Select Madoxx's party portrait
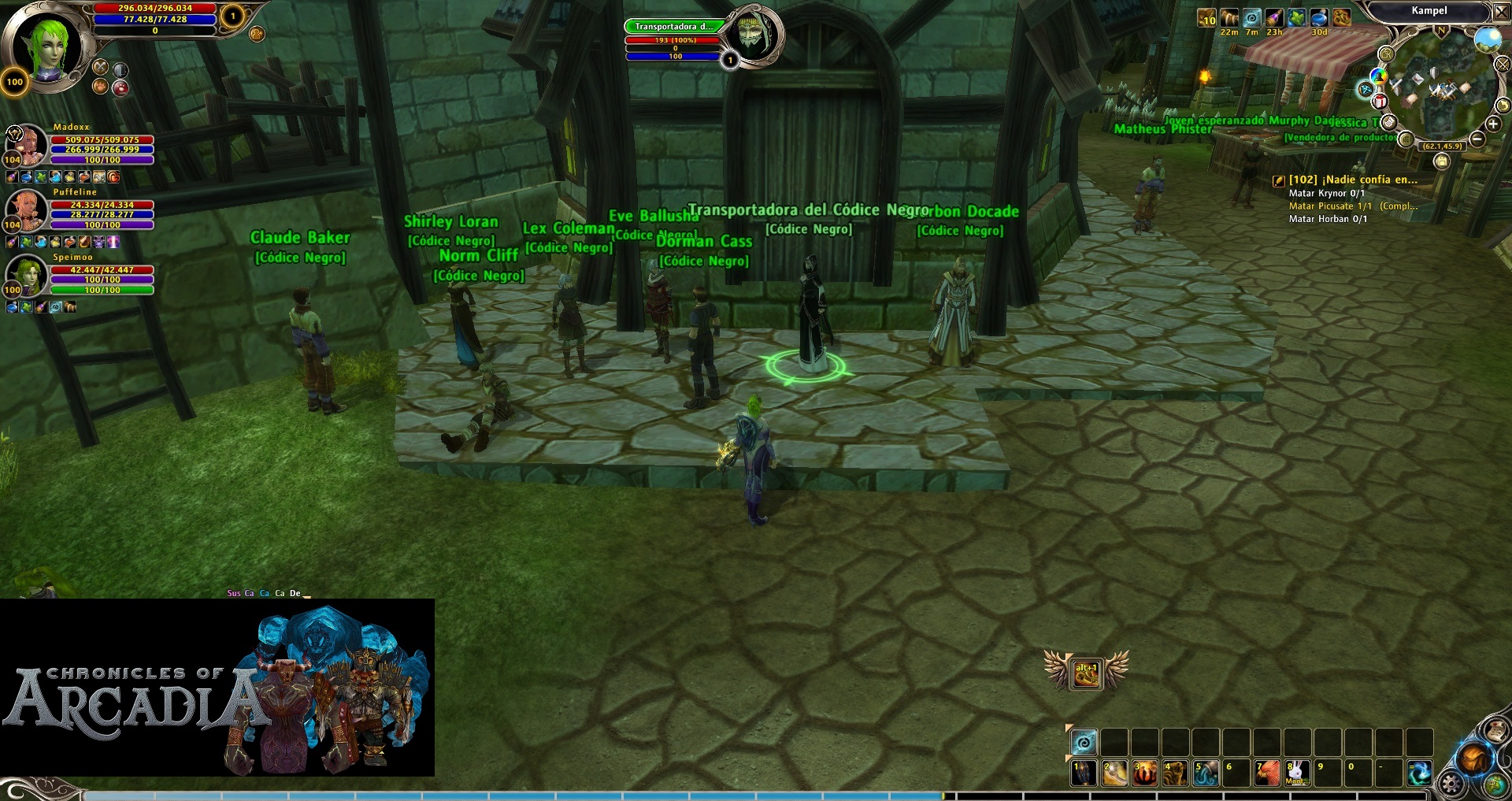 pos(26,143)
